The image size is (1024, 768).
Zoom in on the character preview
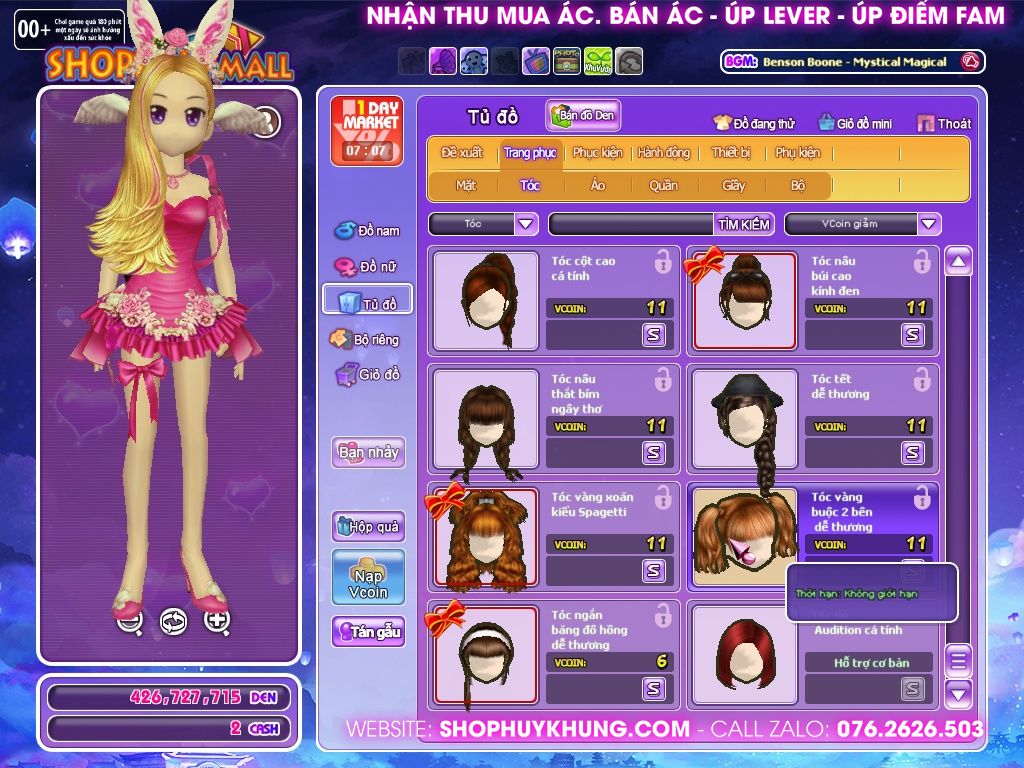click(217, 620)
